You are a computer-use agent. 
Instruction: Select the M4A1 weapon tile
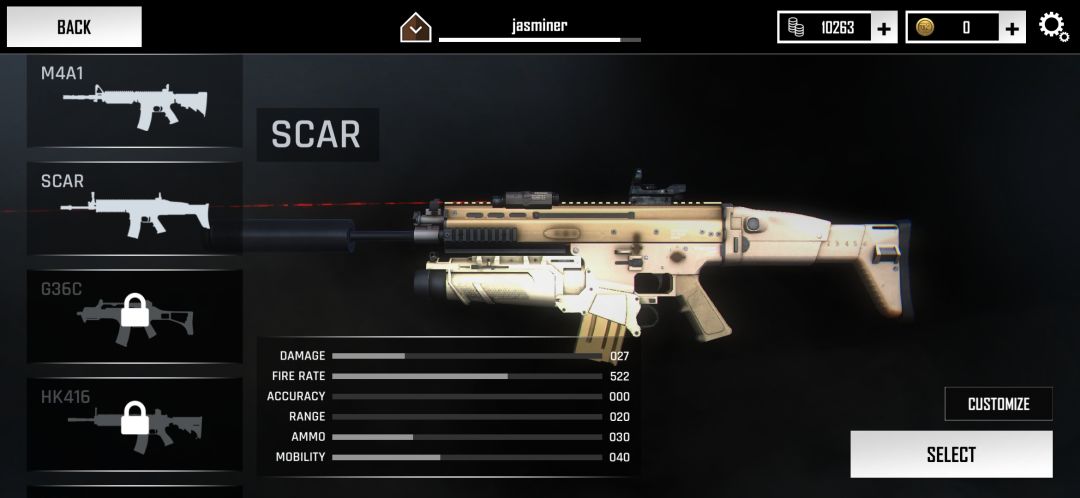point(134,101)
